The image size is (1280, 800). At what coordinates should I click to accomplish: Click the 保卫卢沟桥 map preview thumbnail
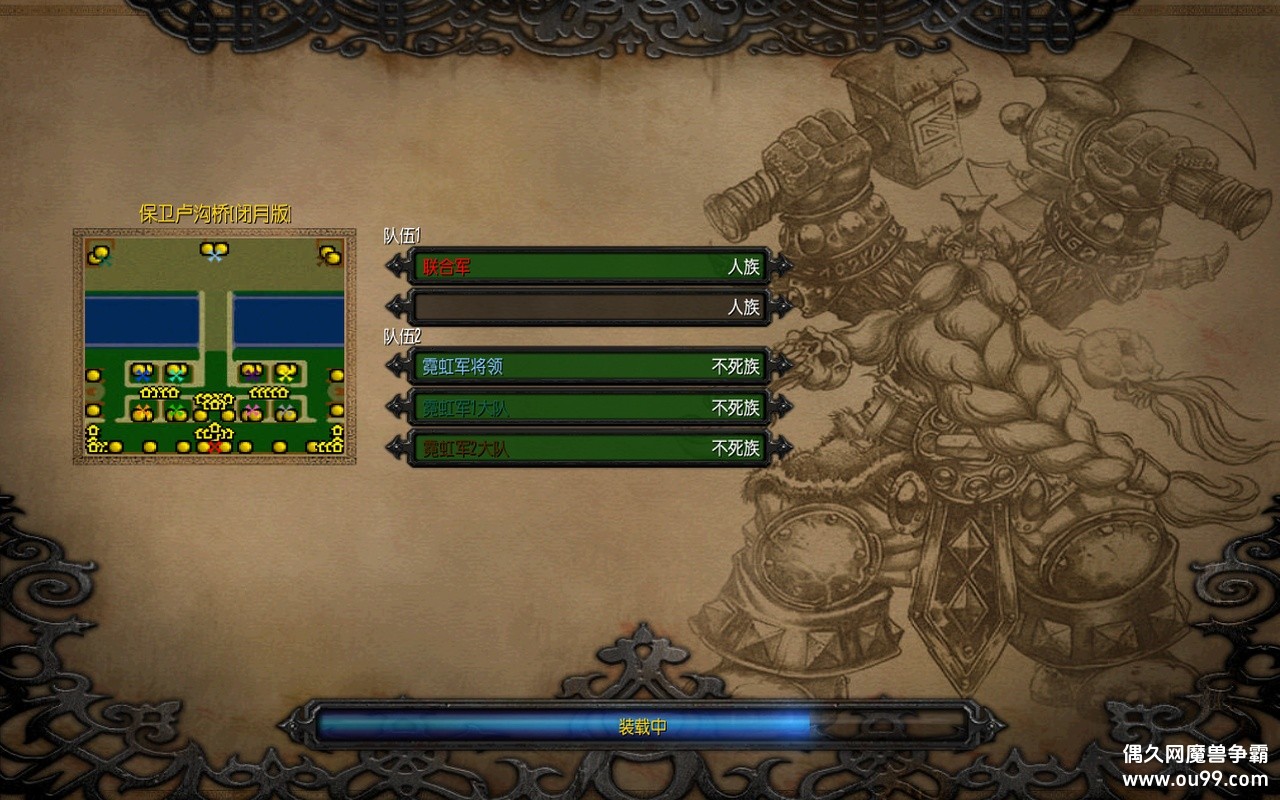pos(214,346)
